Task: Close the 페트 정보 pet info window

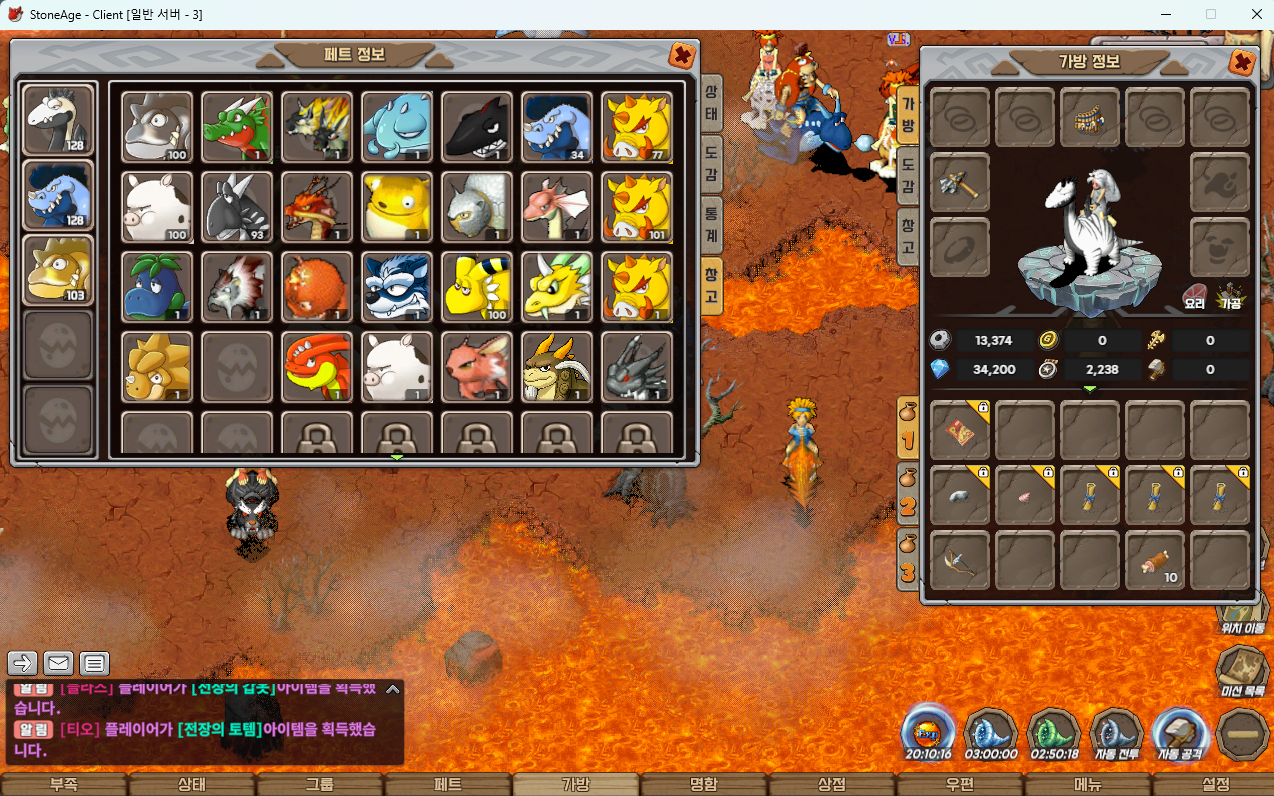Action: (682, 55)
